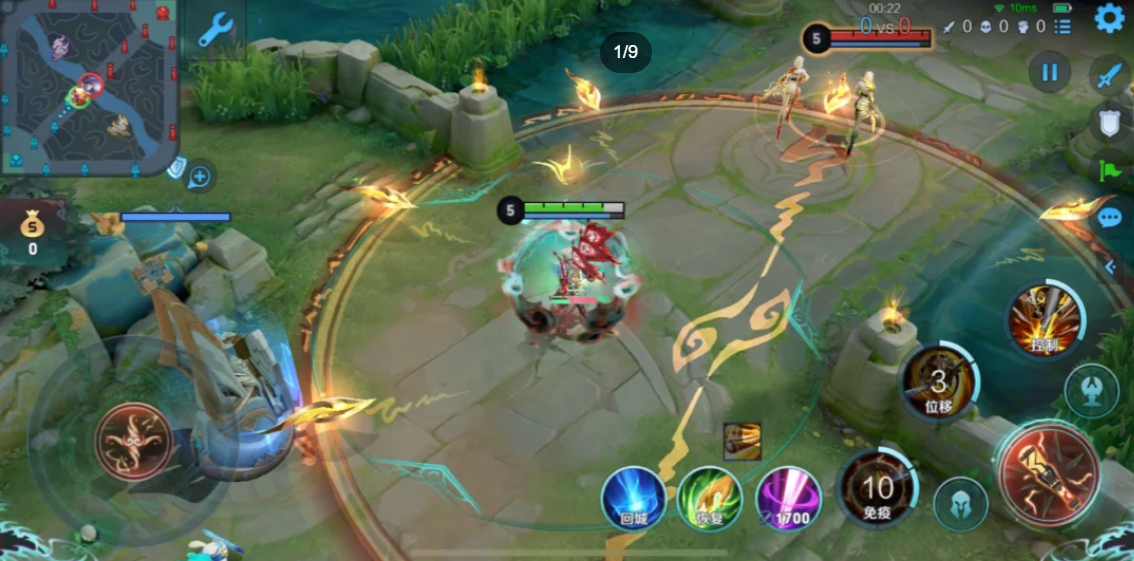
Task: Activate the 恢复 heal ability
Action: pos(709,497)
